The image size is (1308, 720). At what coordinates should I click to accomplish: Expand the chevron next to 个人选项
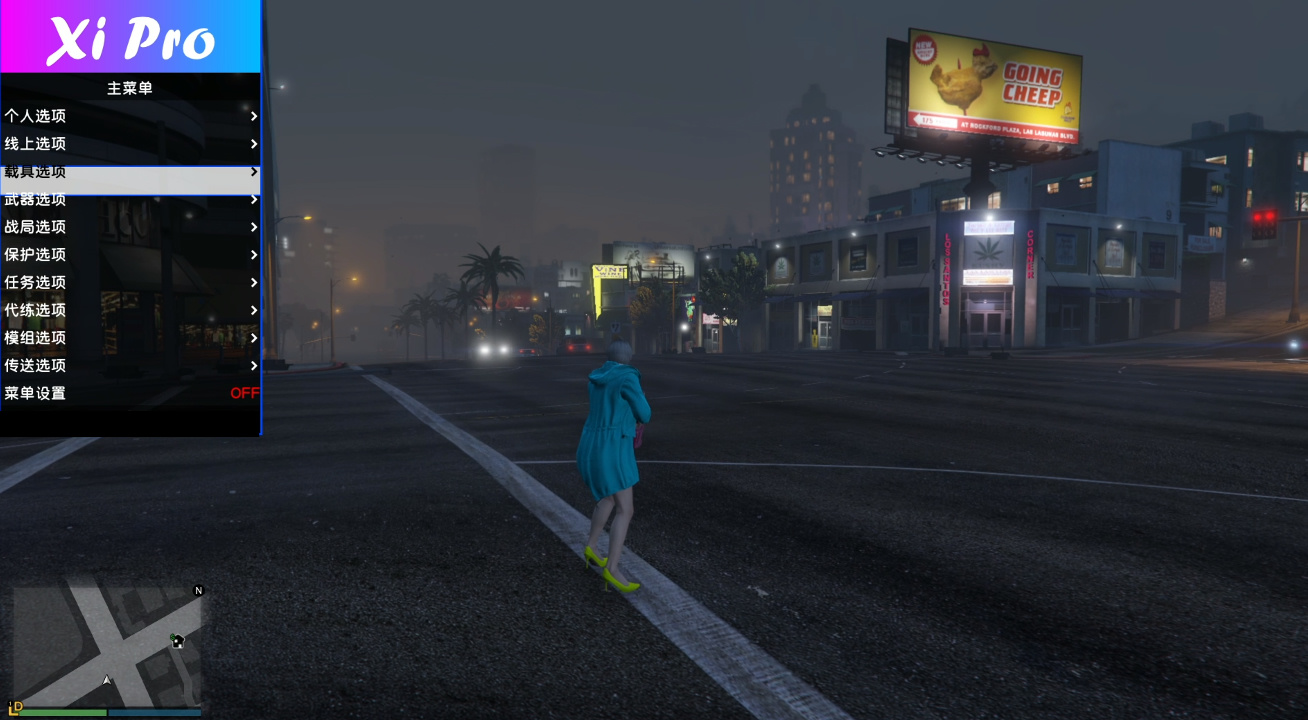[253, 116]
